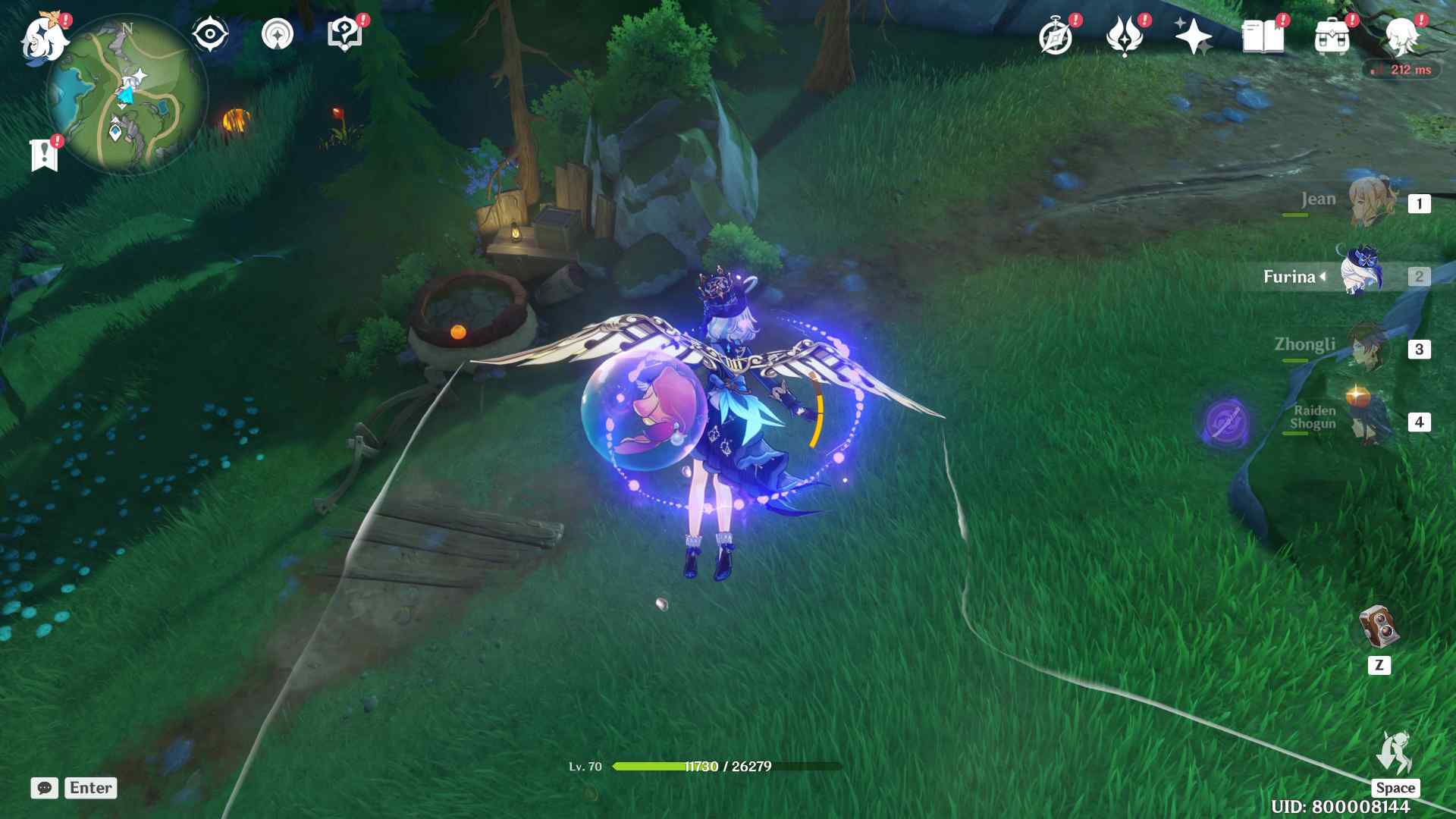
Task: Switch to Jean in the party
Action: click(x=1371, y=202)
